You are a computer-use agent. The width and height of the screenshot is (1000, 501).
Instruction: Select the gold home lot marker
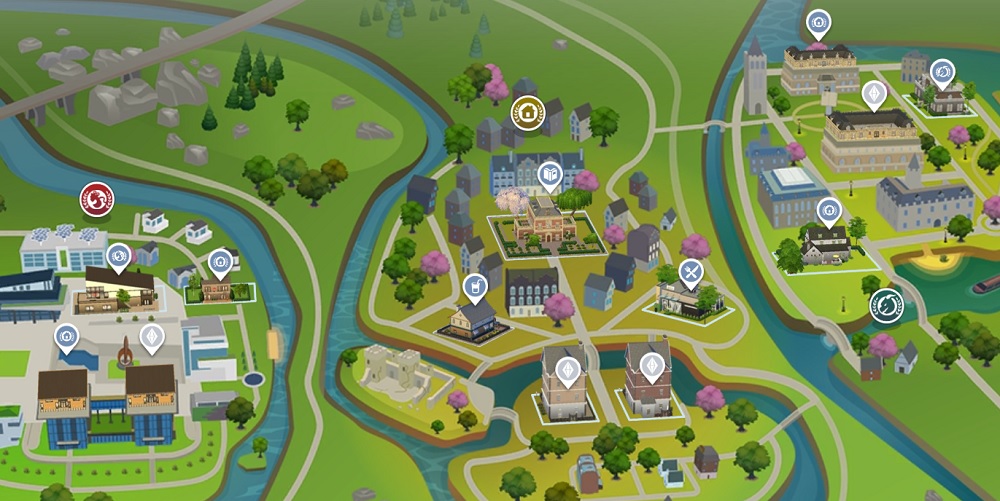click(527, 112)
